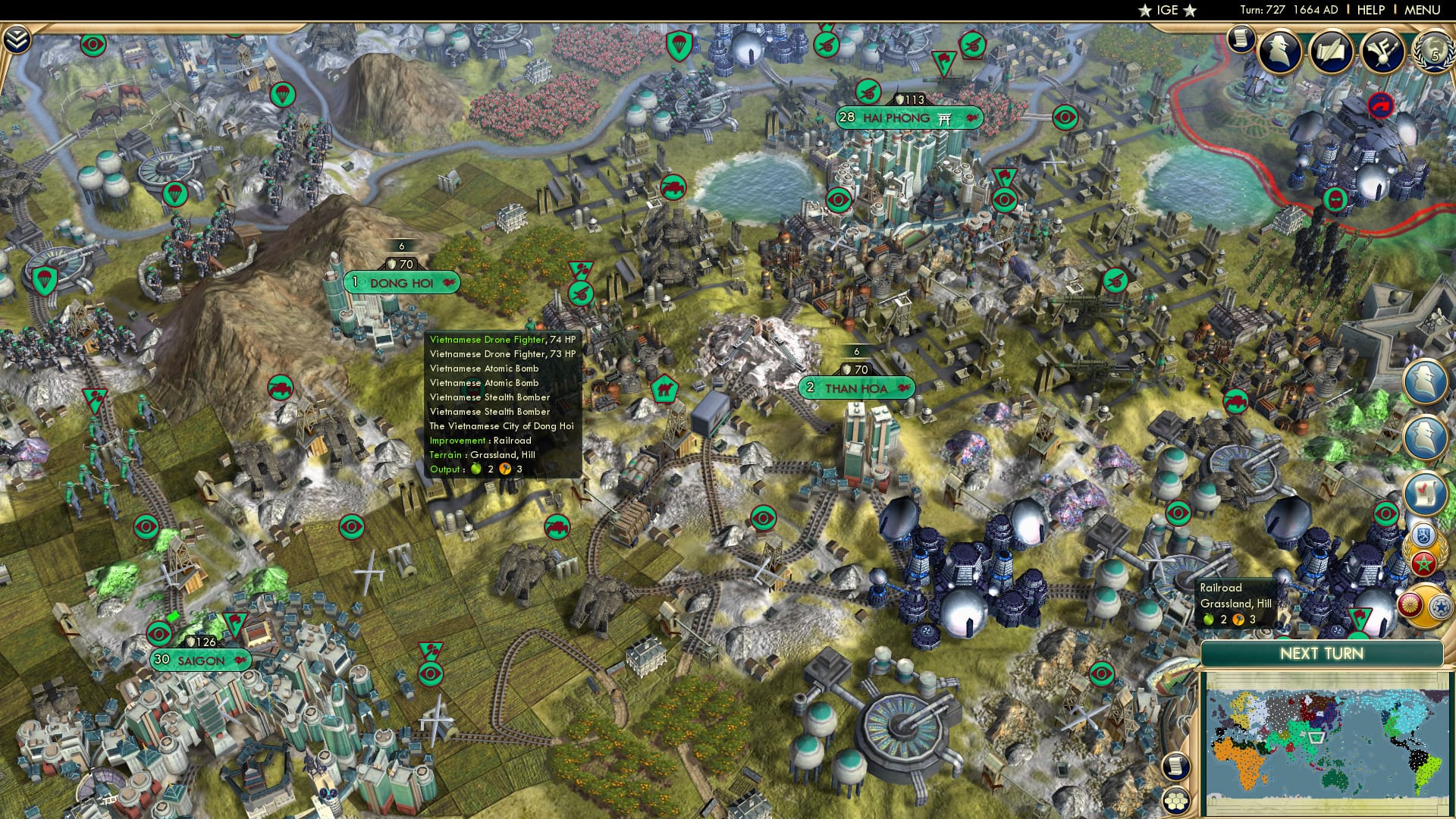
Task: Open the Espionage overview spy icon
Action: (1282, 50)
